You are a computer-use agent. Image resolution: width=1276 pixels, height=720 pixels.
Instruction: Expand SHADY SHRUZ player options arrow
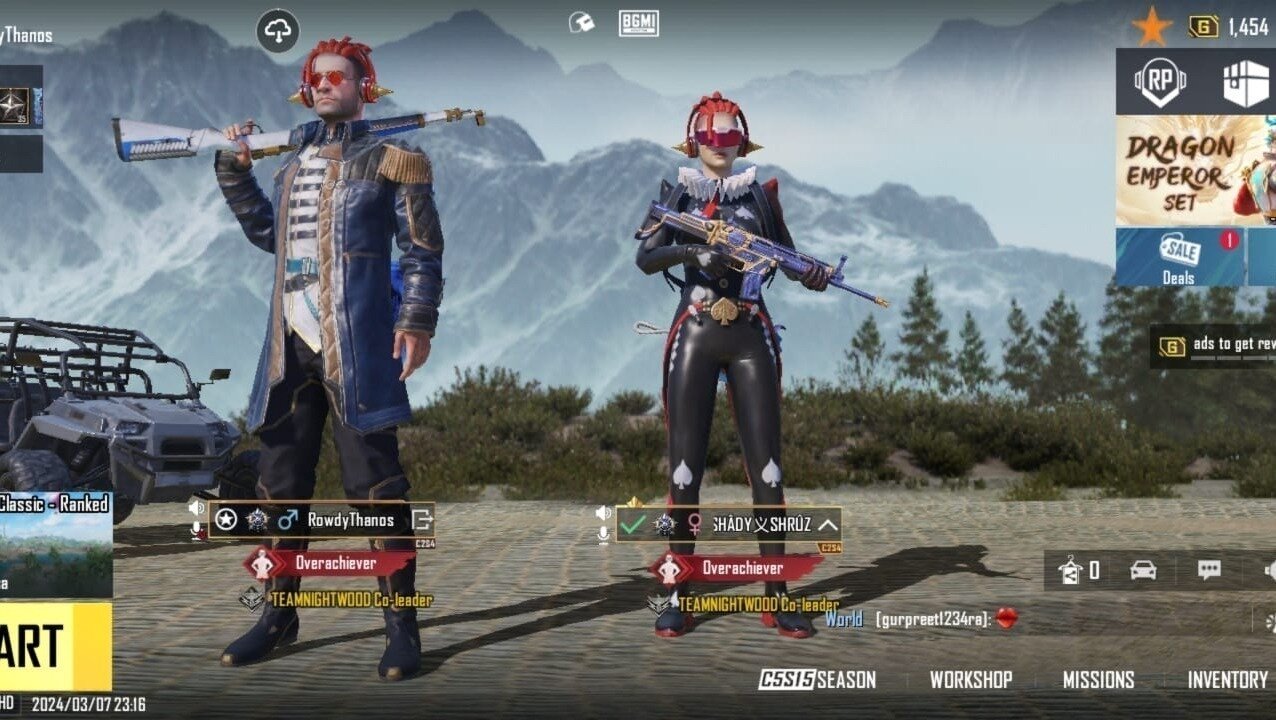828,524
